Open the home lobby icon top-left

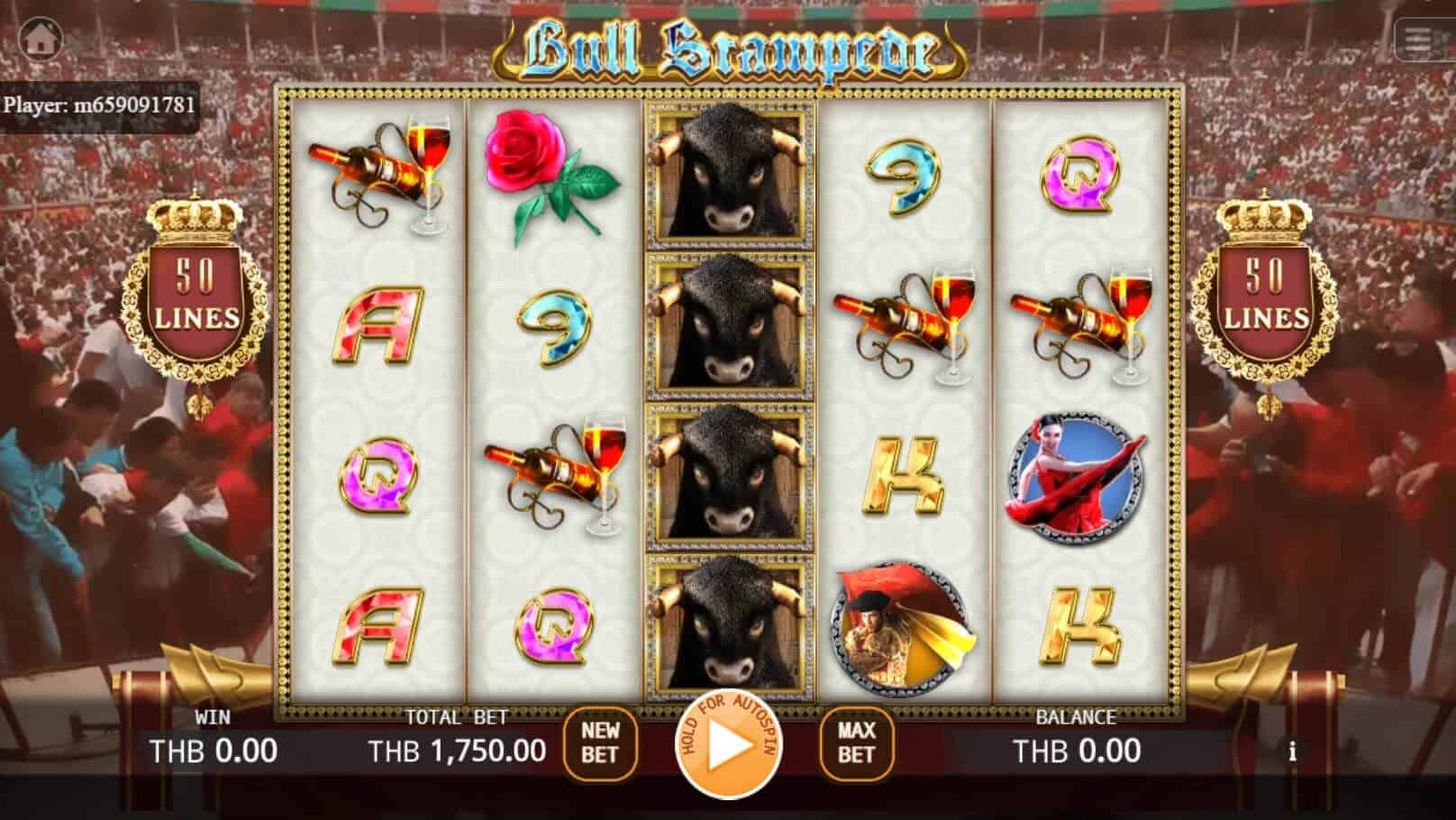[40, 40]
